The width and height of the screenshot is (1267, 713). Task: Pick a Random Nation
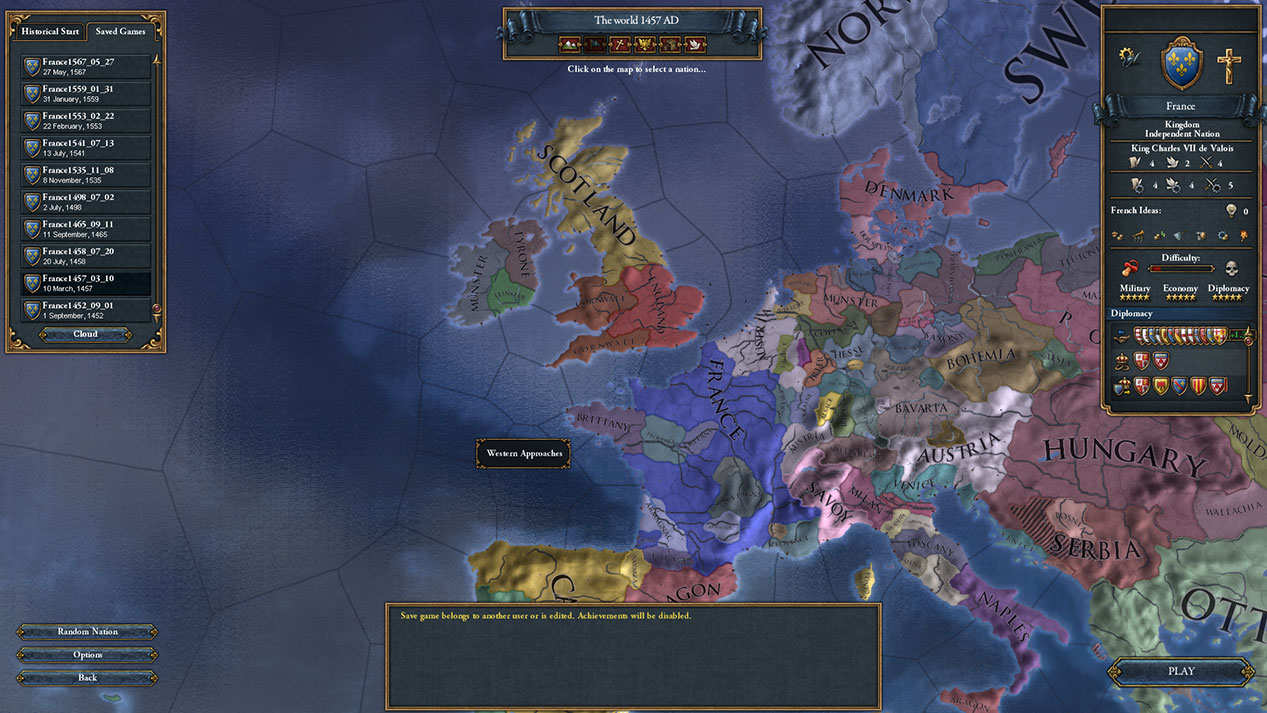pyautogui.click(x=87, y=632)
